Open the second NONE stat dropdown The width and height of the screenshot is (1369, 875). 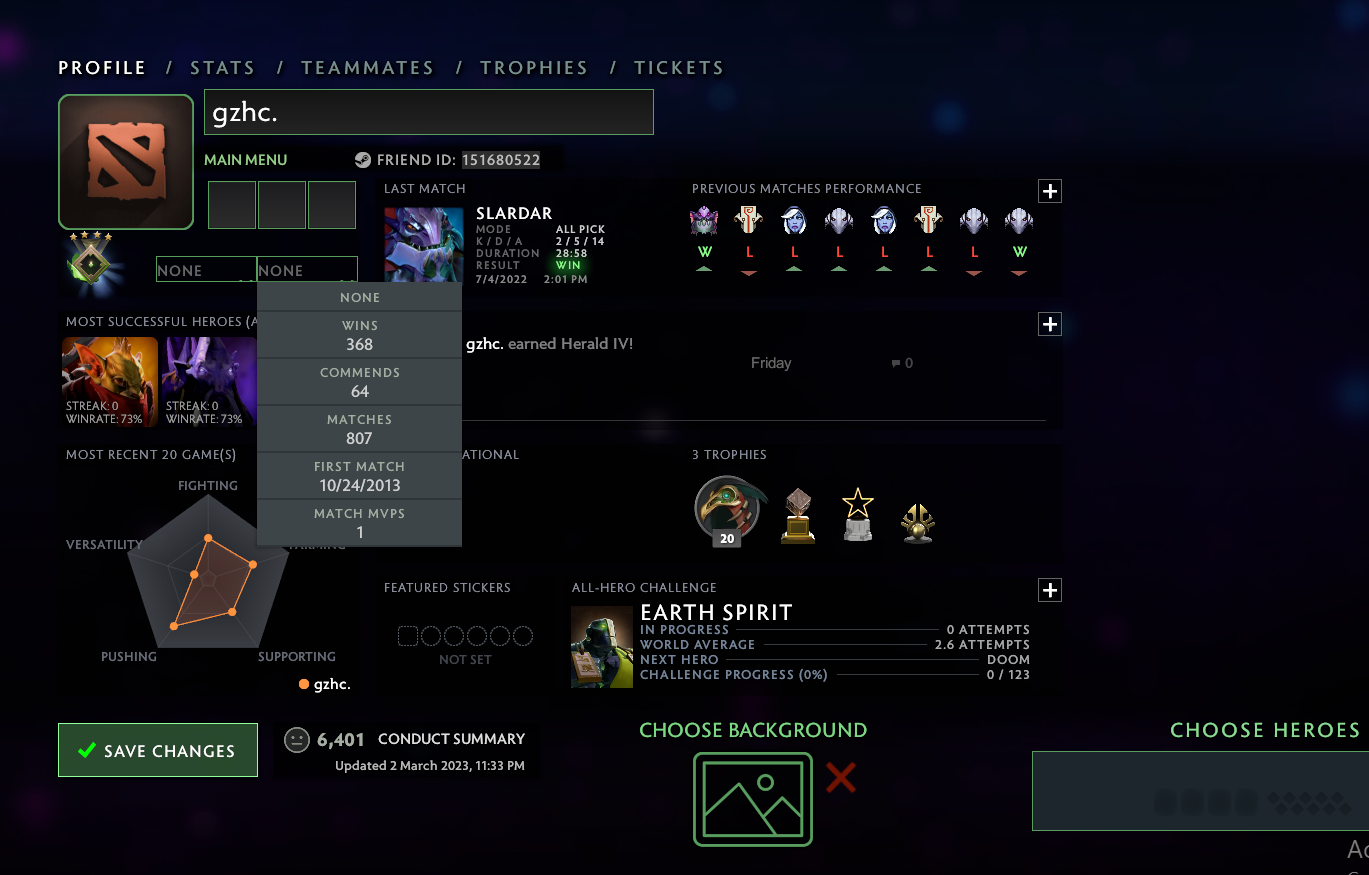(307, 270)
